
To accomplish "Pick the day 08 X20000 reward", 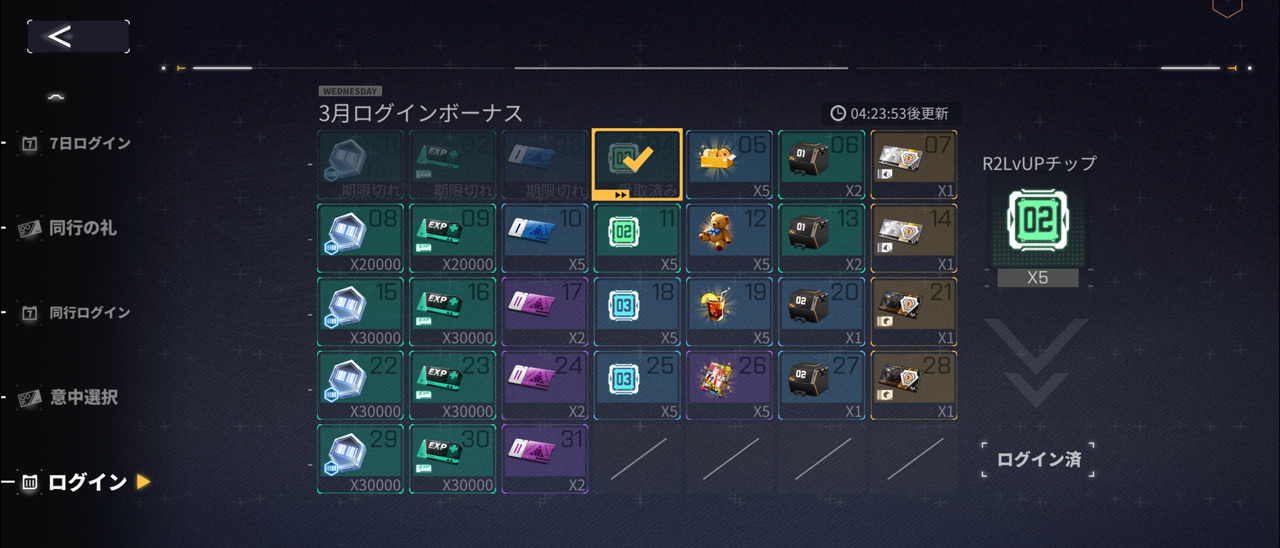I will (360, 239).
